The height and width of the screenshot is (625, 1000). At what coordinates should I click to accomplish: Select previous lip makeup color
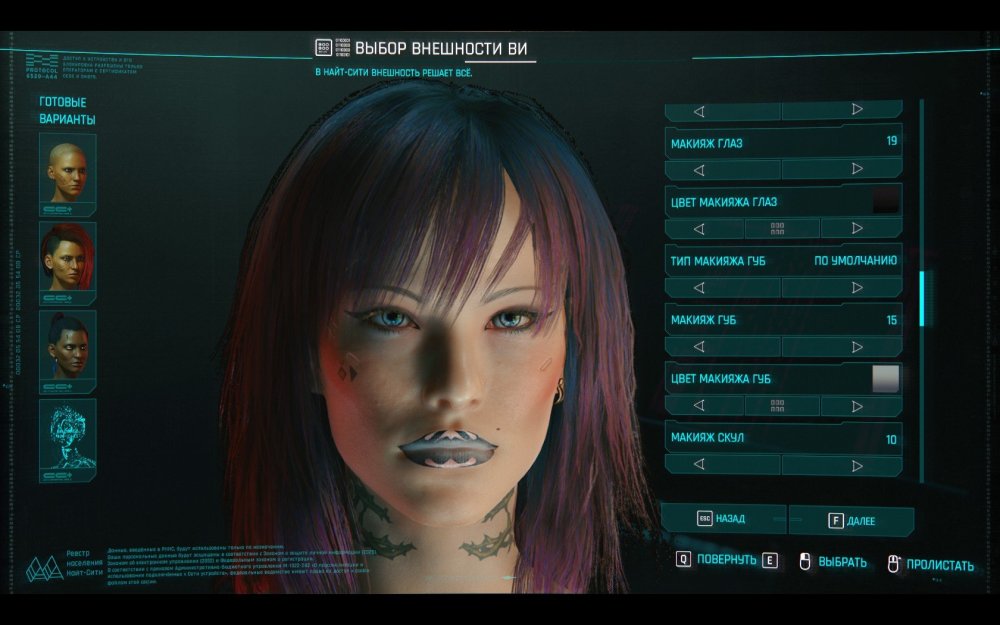coord(699,406)
